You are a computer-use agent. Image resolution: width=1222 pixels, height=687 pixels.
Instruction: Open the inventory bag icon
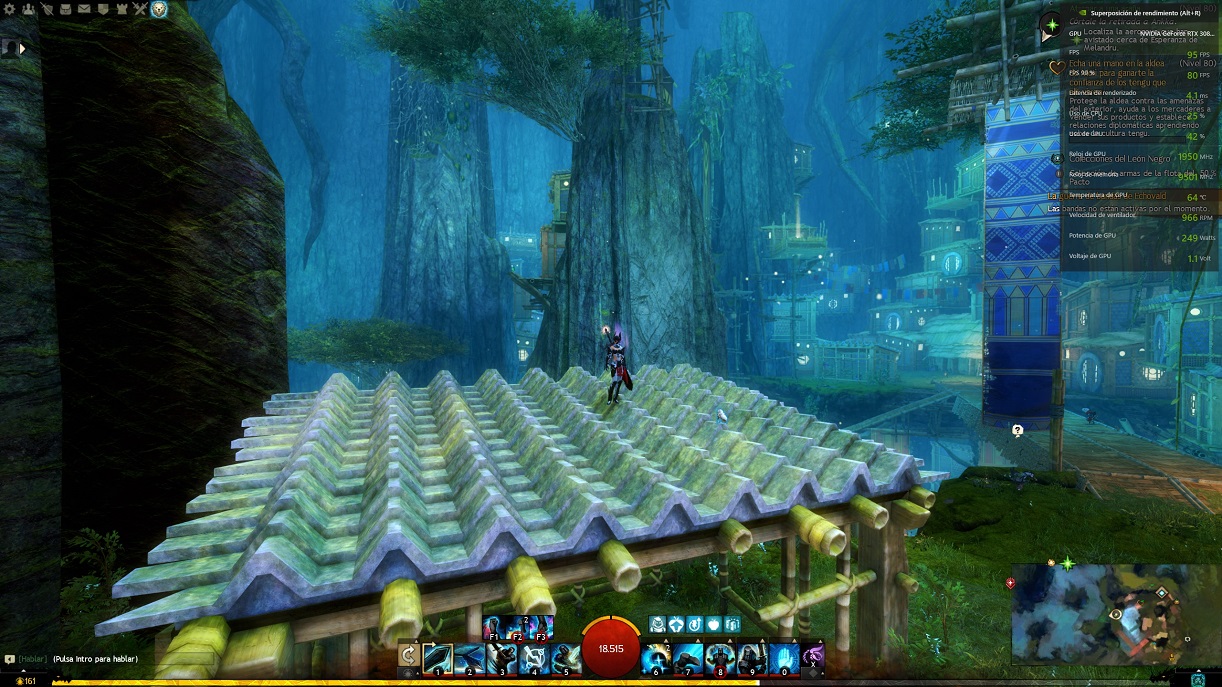(x=65, y=9)
